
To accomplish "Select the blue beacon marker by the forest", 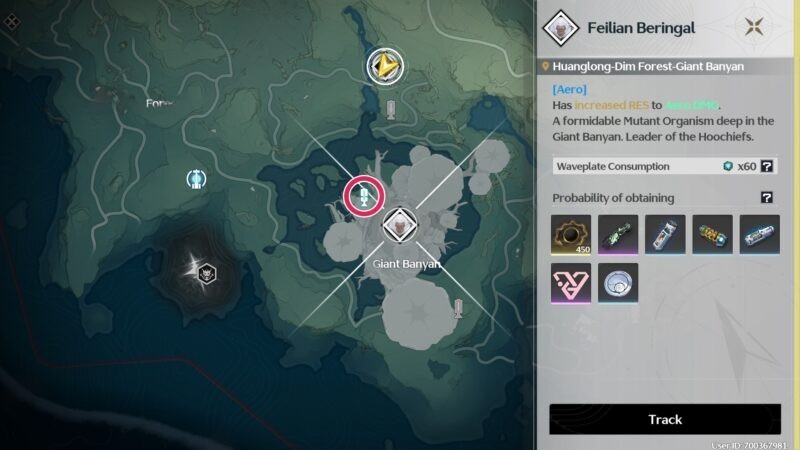I will (197, 179).
